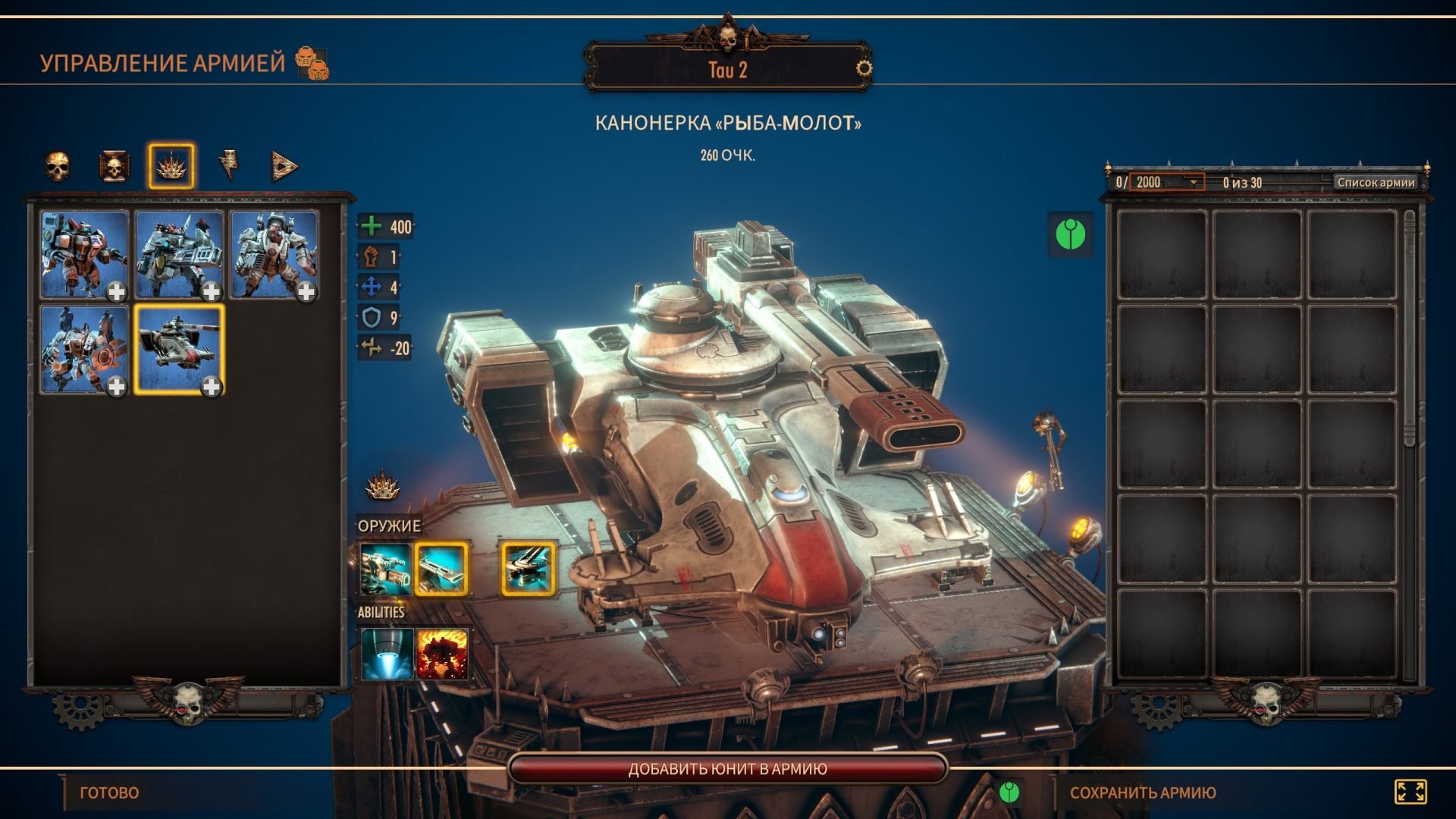Image resolution: width=1456 pixels, height=819 pixels.
Task: Switch to the cross-and-skull category tab
Action: click(114, 166)
